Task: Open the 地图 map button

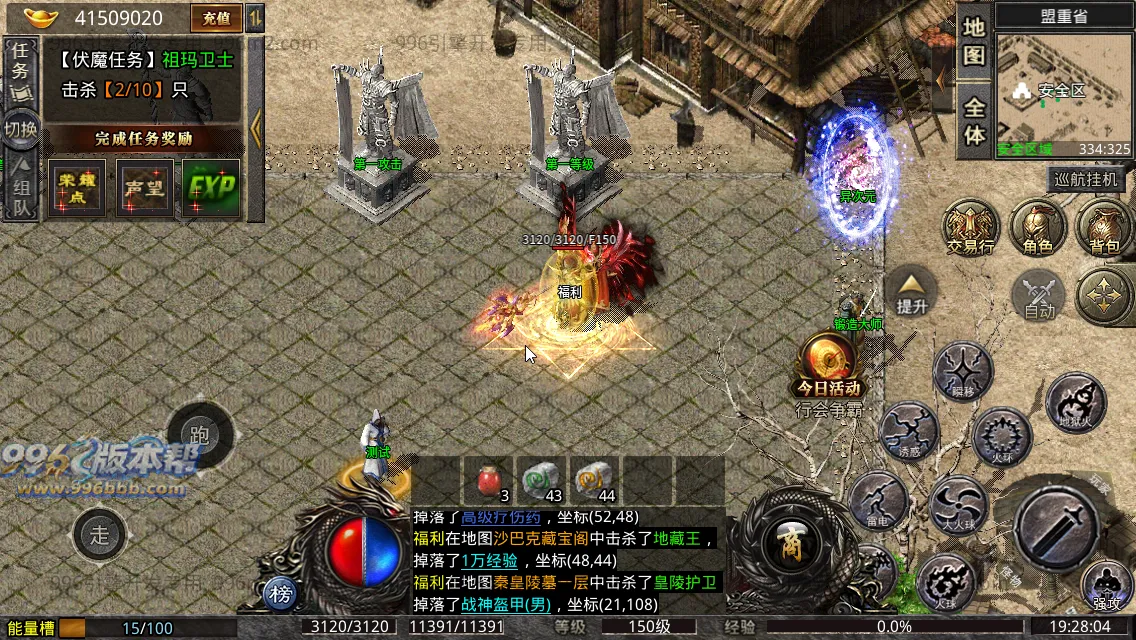Action: click(x=974, y=41)
